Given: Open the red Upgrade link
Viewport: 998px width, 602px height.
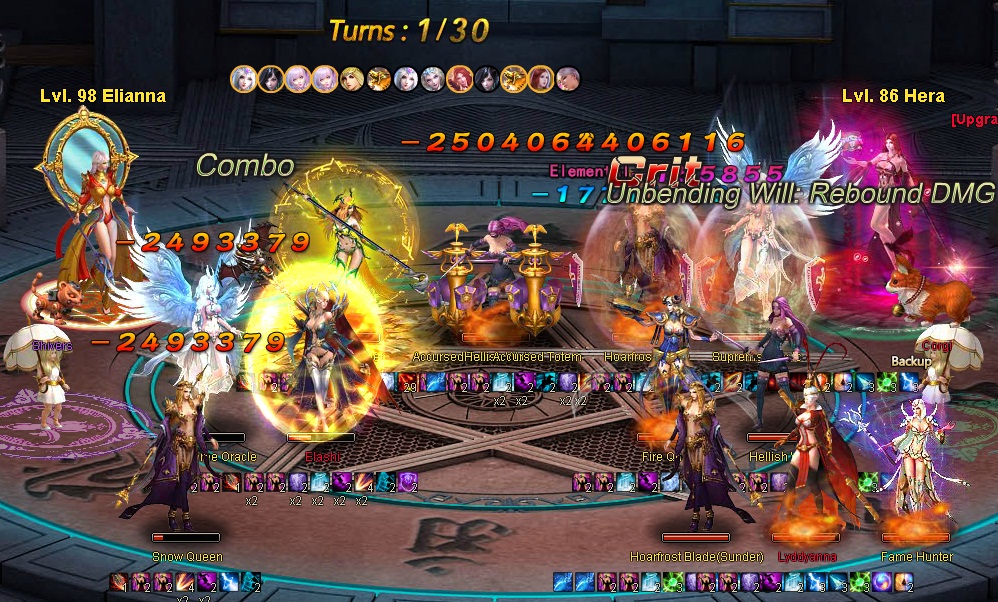Looking at the screenshot, I should pyautogui.click(x=974, y=120).
